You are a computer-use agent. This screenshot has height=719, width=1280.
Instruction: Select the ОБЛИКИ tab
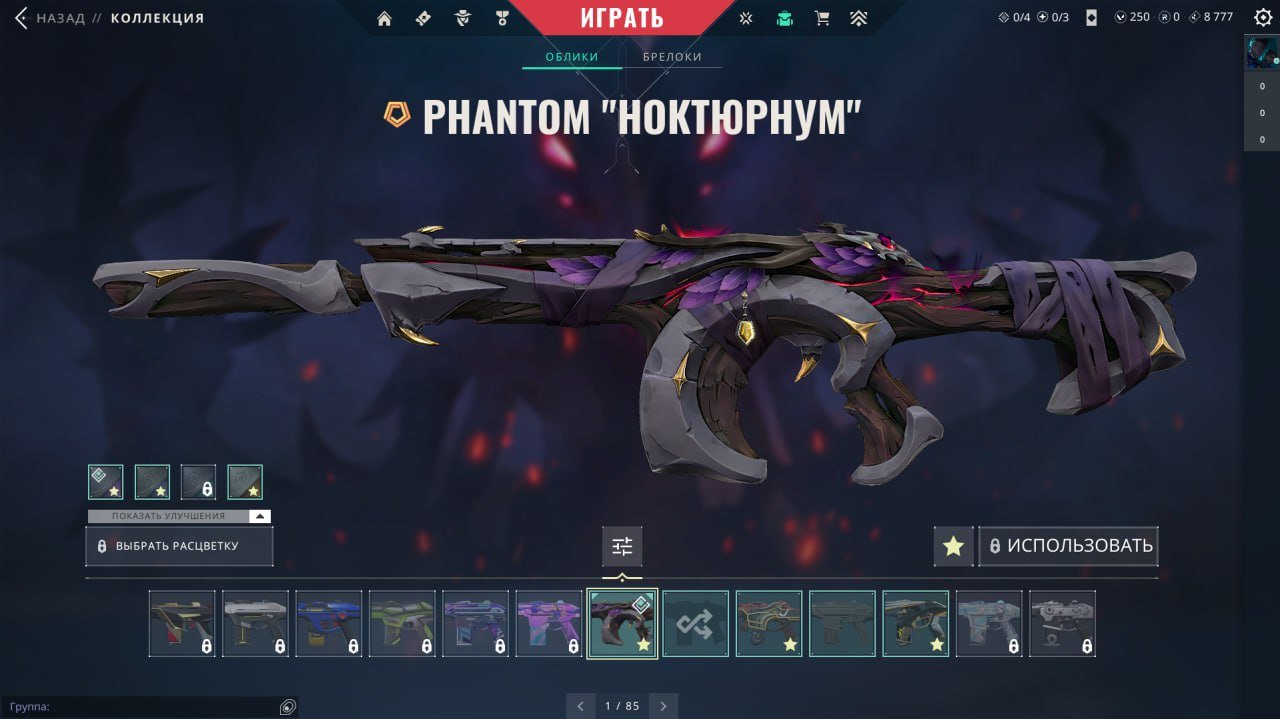tap(572, 57)
